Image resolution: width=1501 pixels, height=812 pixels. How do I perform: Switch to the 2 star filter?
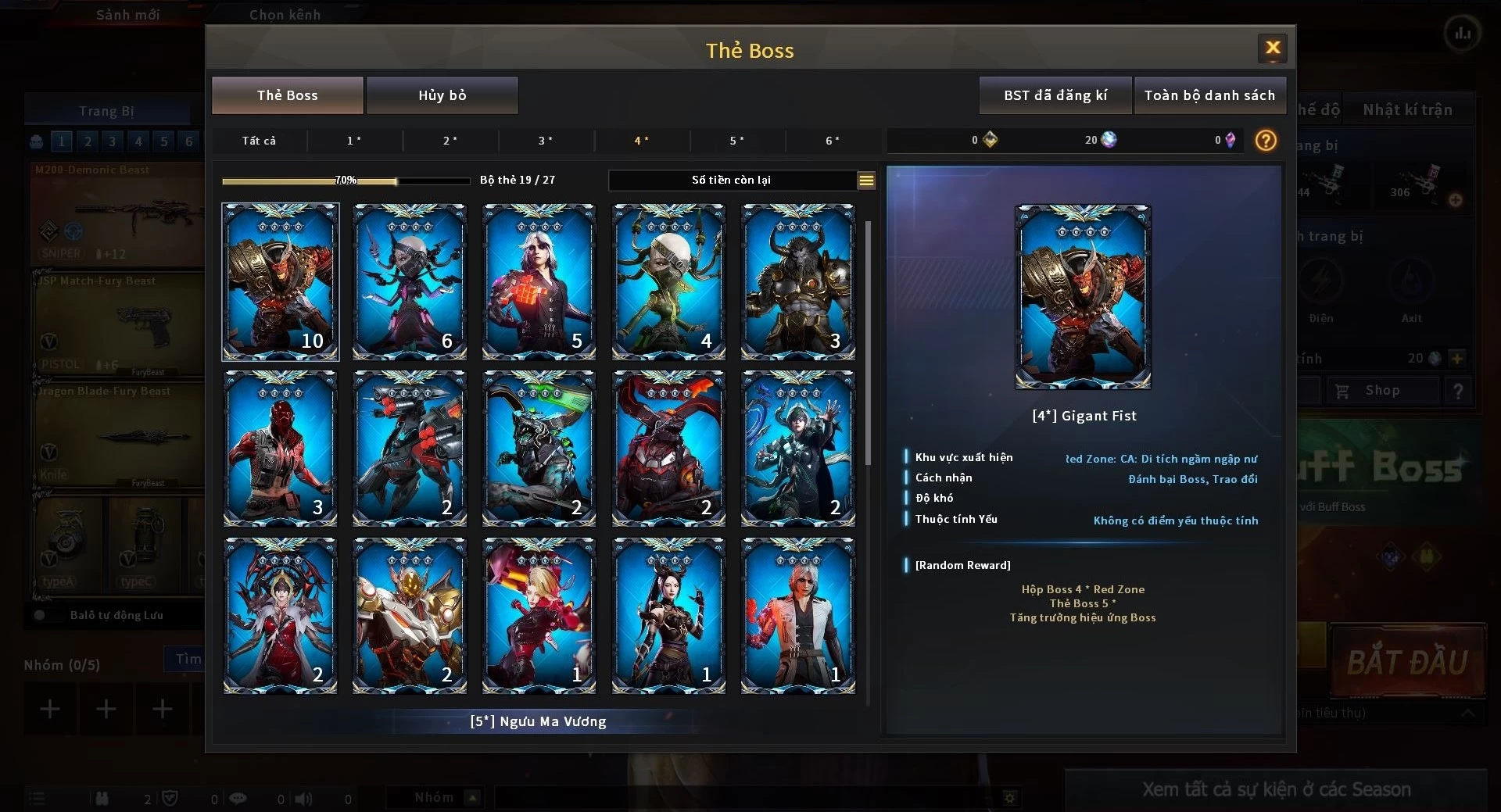point(450,141)
